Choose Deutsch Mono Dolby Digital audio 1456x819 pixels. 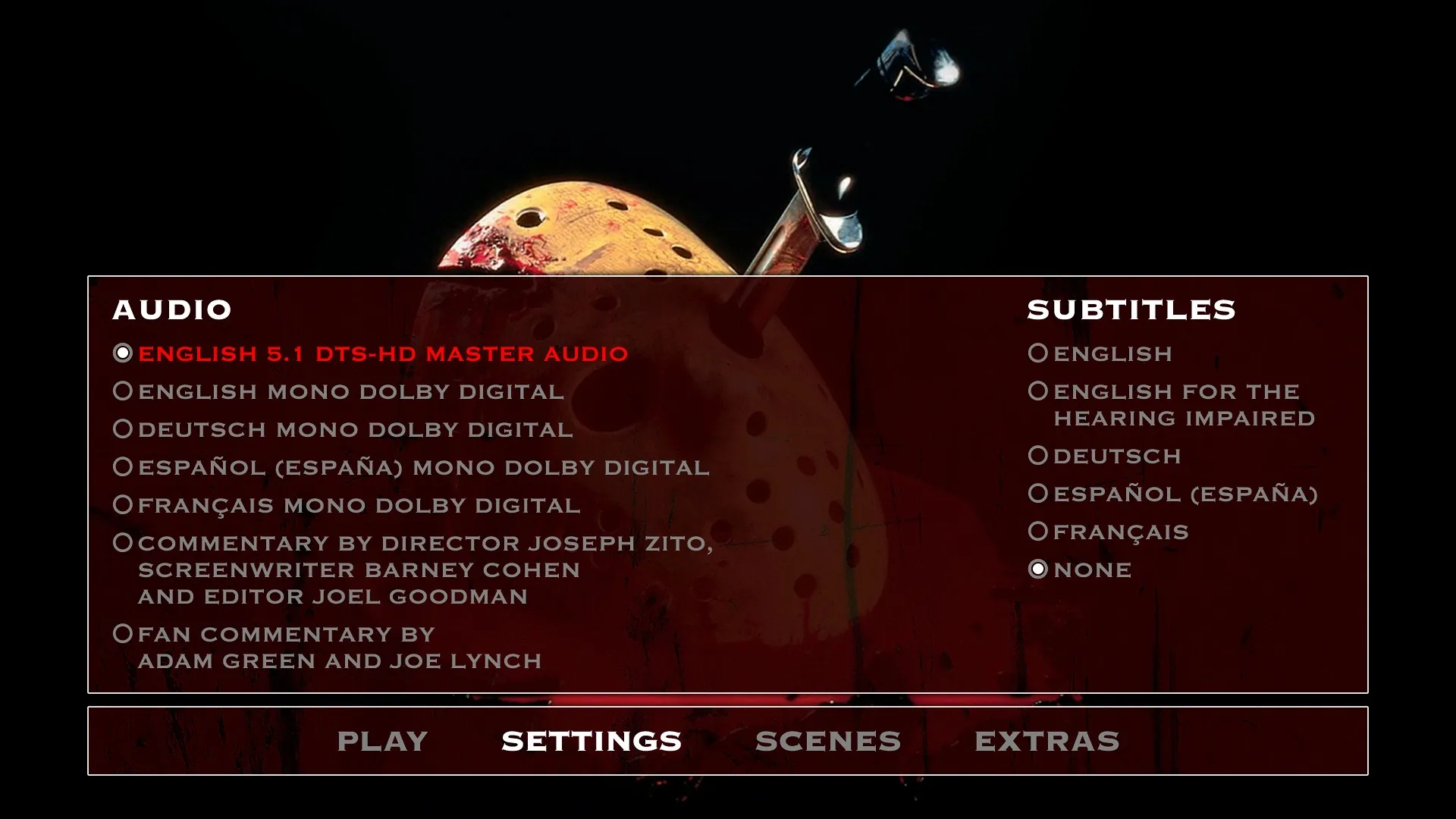point(353,429)
